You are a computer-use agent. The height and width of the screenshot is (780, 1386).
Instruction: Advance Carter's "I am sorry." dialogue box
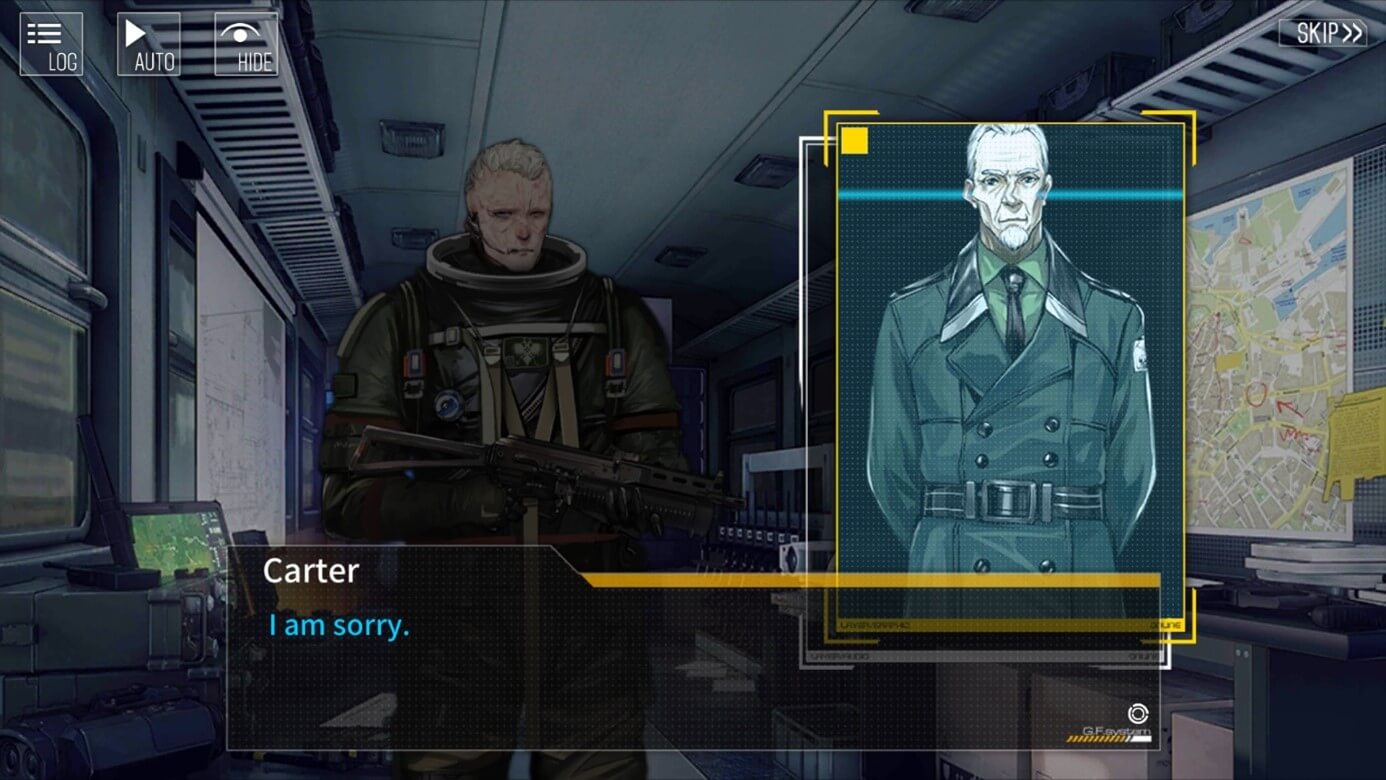(692, 660)
